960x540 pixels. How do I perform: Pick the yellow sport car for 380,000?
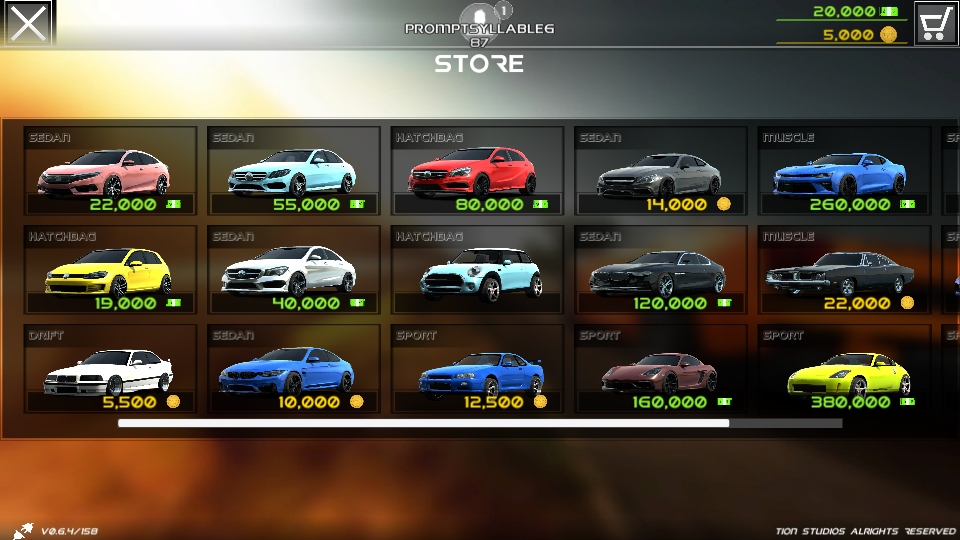coord(845,369)
